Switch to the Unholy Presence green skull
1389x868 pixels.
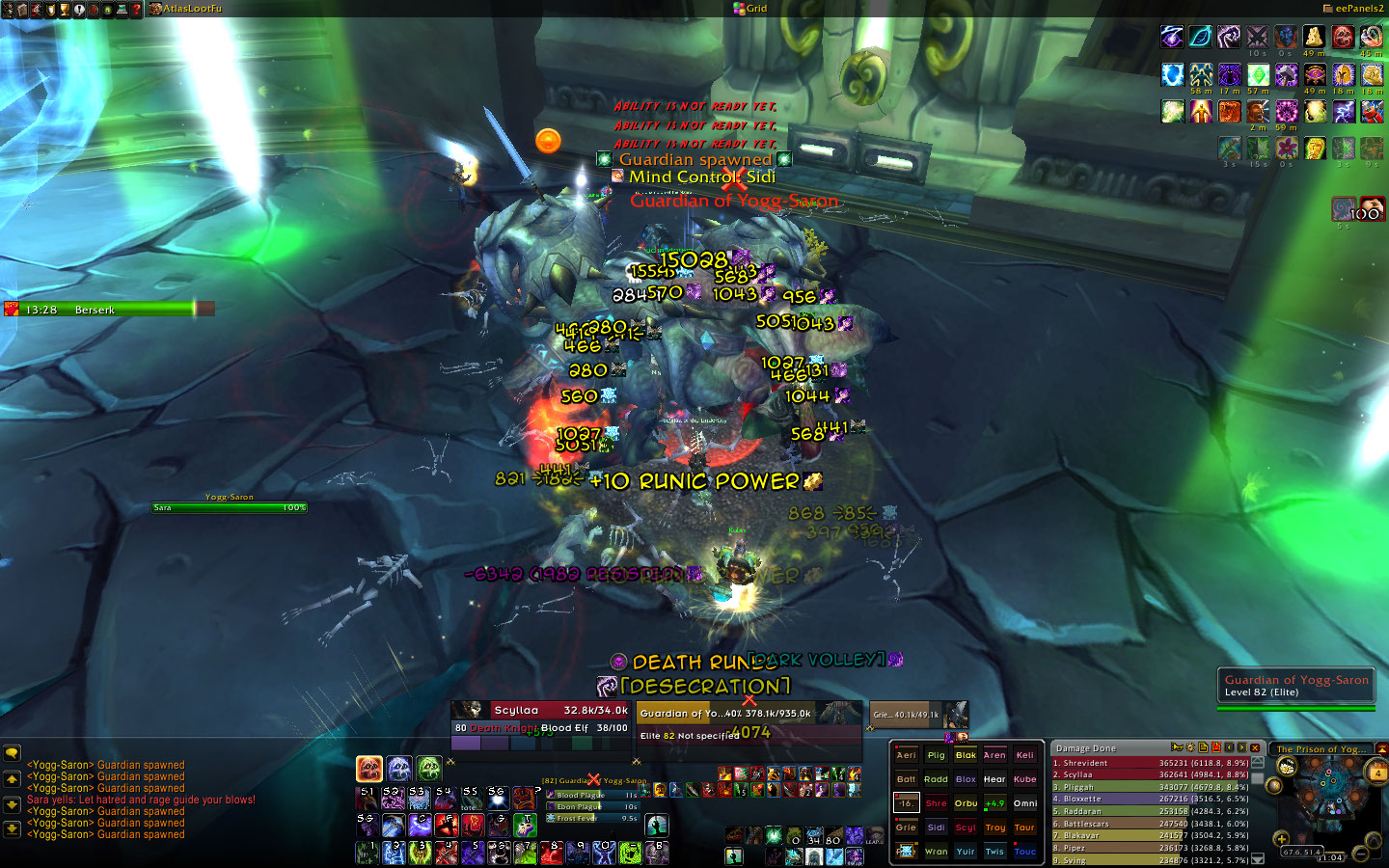coord(429,769)
